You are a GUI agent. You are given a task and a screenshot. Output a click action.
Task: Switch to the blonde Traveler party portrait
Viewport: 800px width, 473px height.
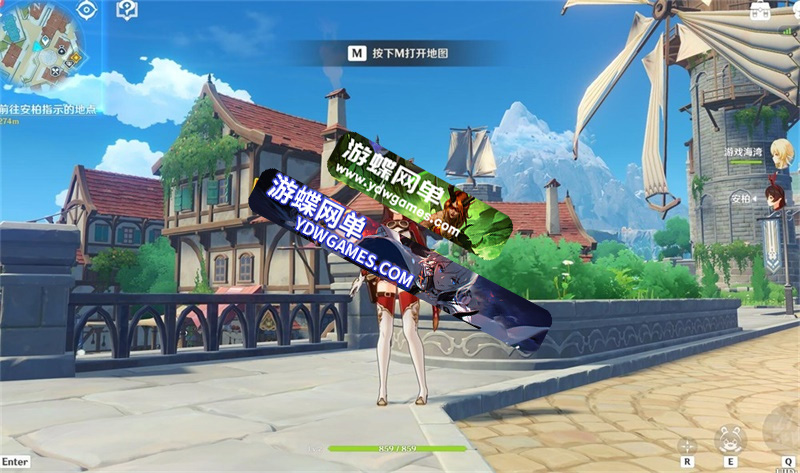click(781, 152)
